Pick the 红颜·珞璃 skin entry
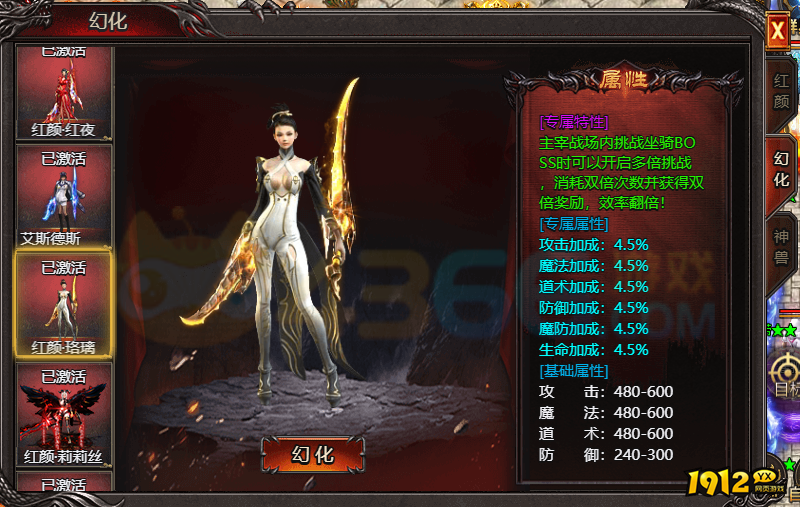Image resolution: width=800 pixels, height=507 pixels. (63, 305)
